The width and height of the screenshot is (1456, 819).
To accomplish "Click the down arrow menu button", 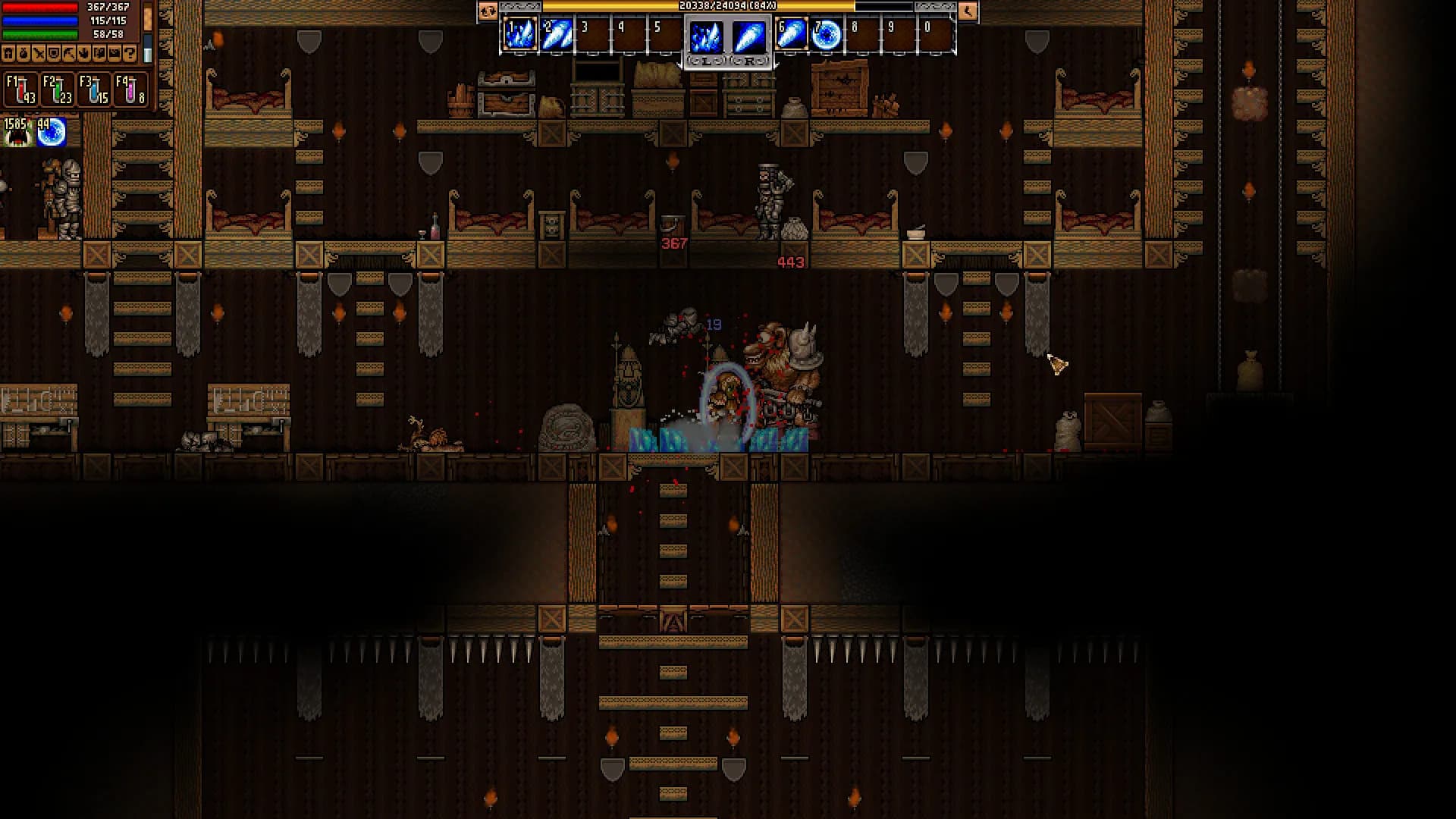I will 84,53.
